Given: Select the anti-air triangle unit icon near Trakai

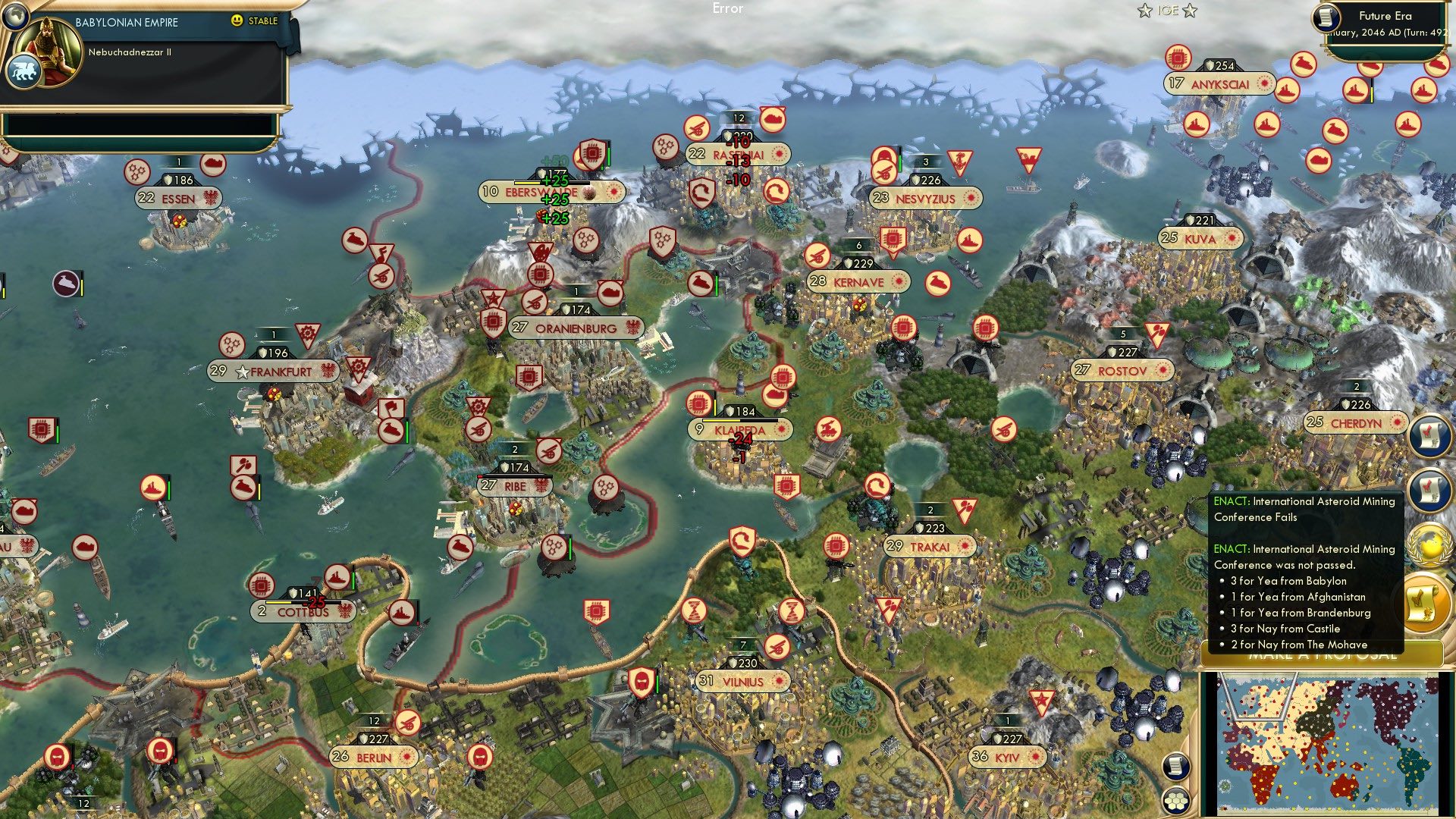Looking at the screenshot, I should tap(965, 510).
